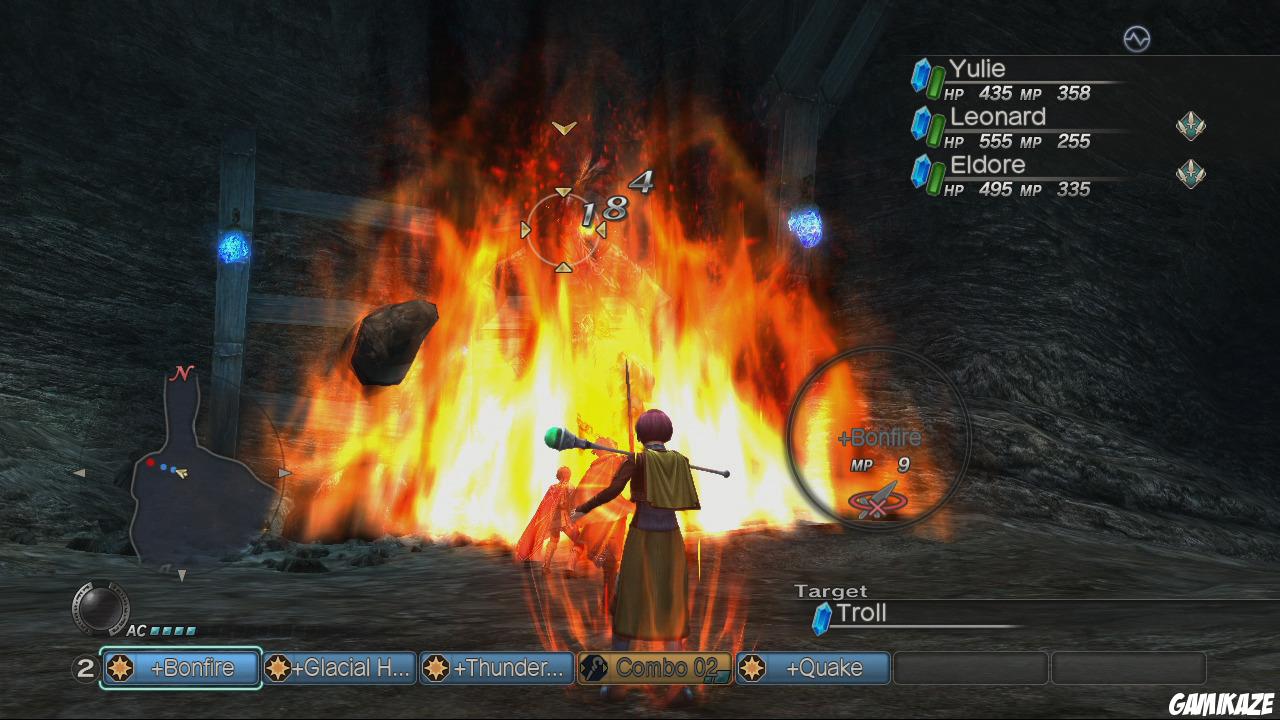1280x720 pixels.
Task: Activate the +Glacial H... spell slot
Action: 340,668
